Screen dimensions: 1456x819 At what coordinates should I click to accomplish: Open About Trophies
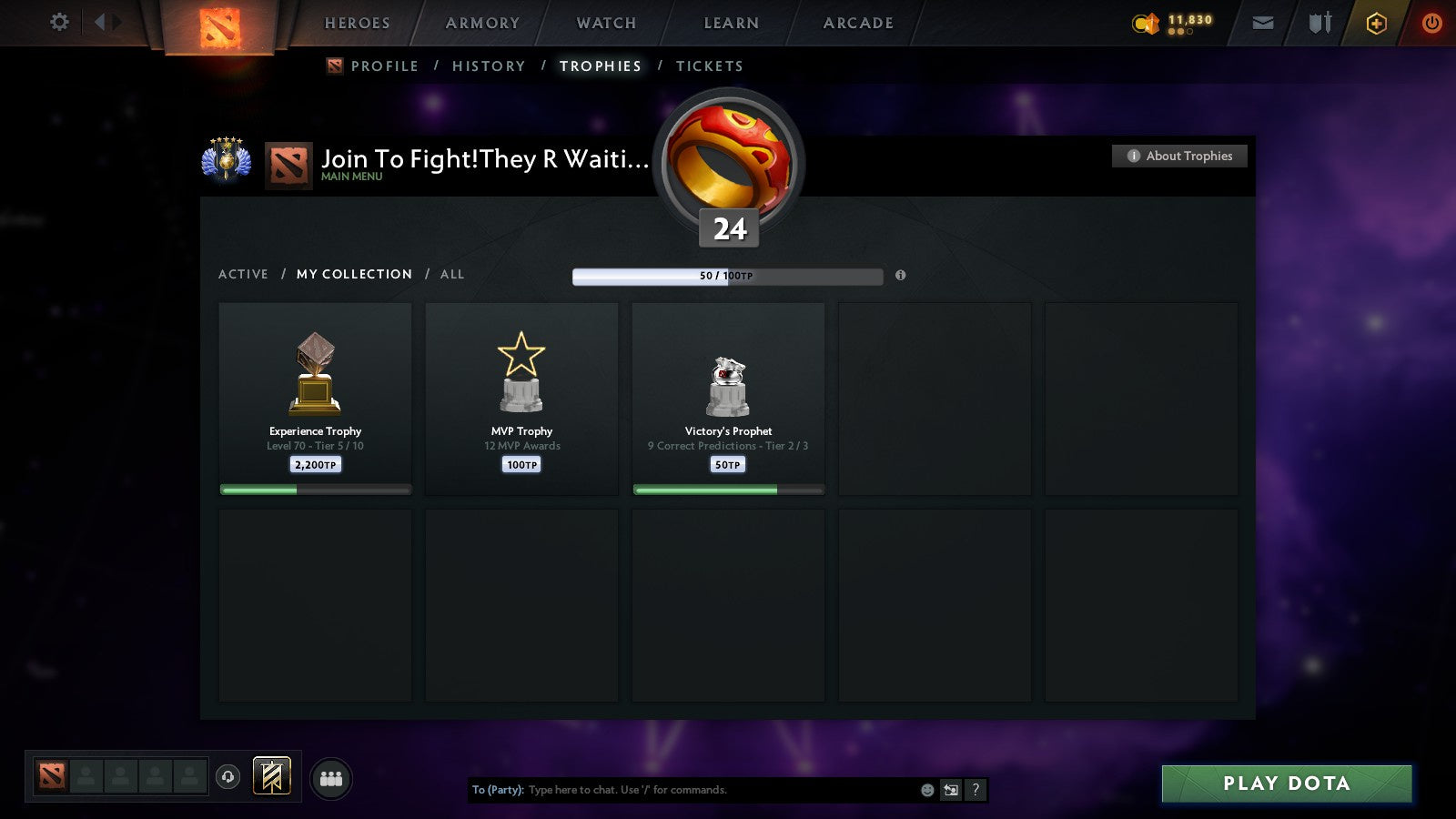tap(1179, 156)
